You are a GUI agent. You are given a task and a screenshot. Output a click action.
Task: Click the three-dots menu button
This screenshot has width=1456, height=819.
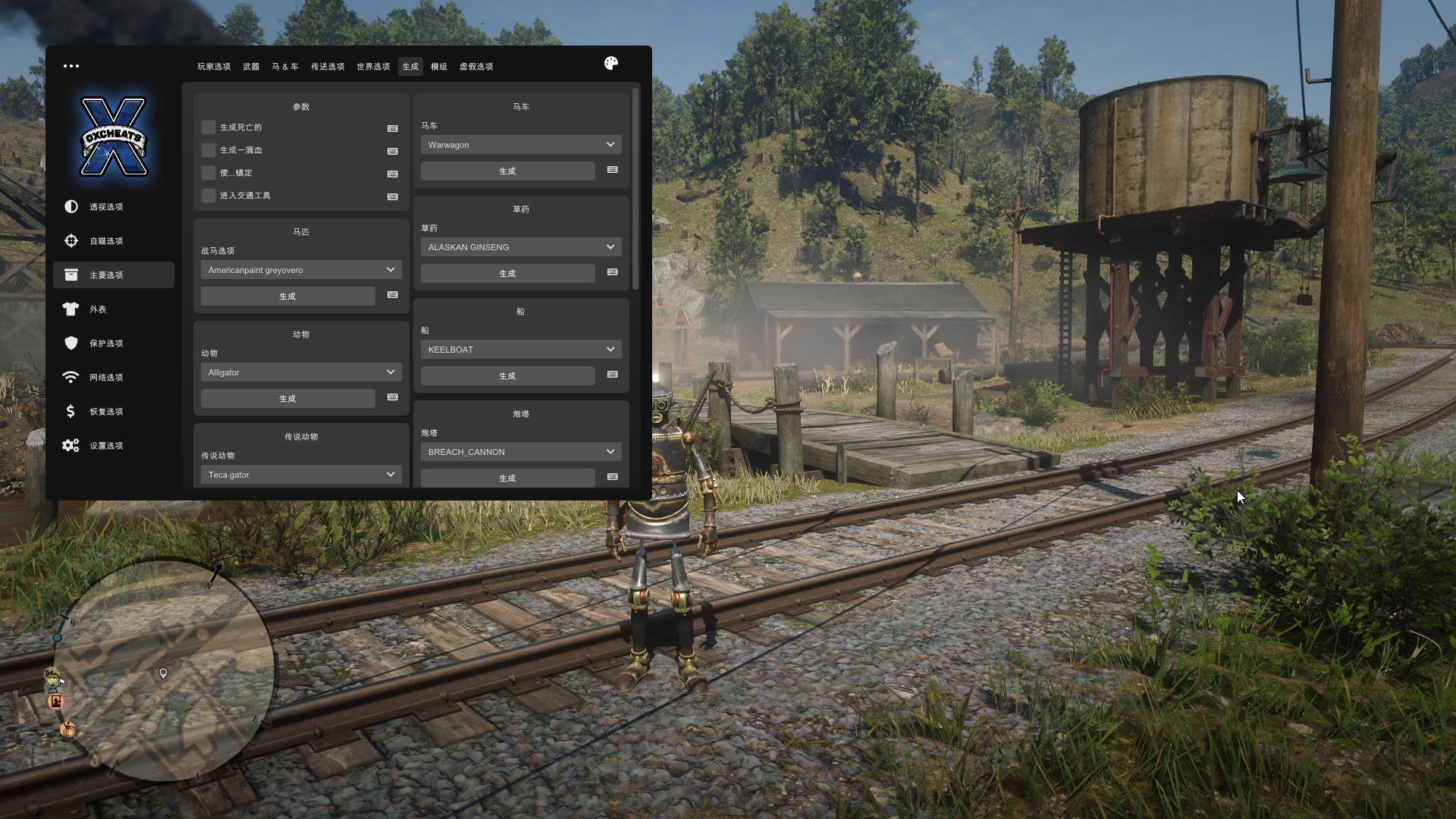71,66
